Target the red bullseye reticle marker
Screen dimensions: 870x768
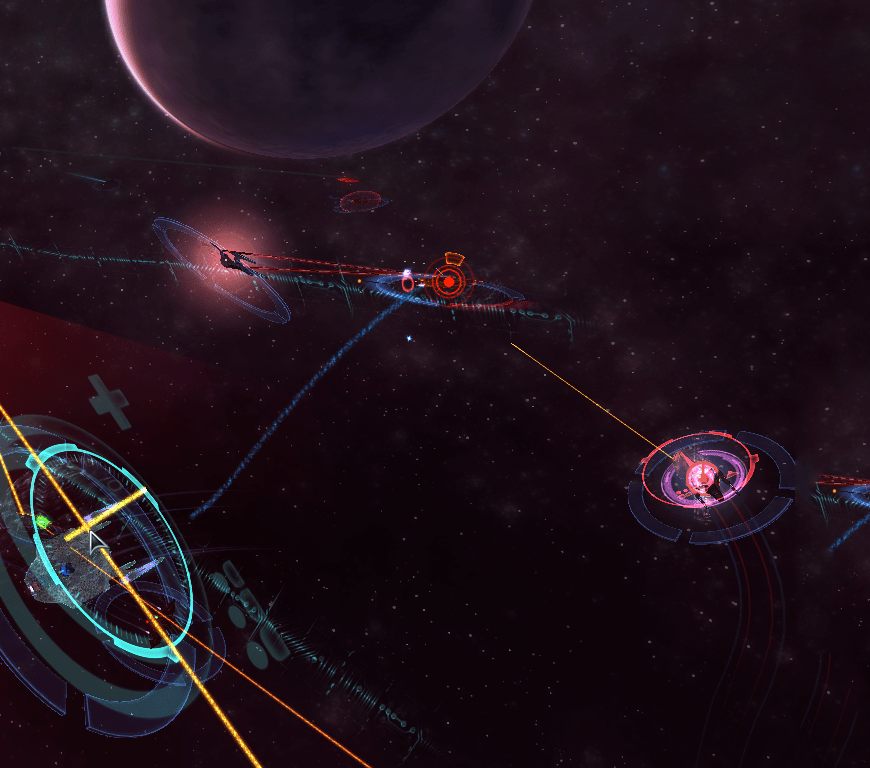450,283
